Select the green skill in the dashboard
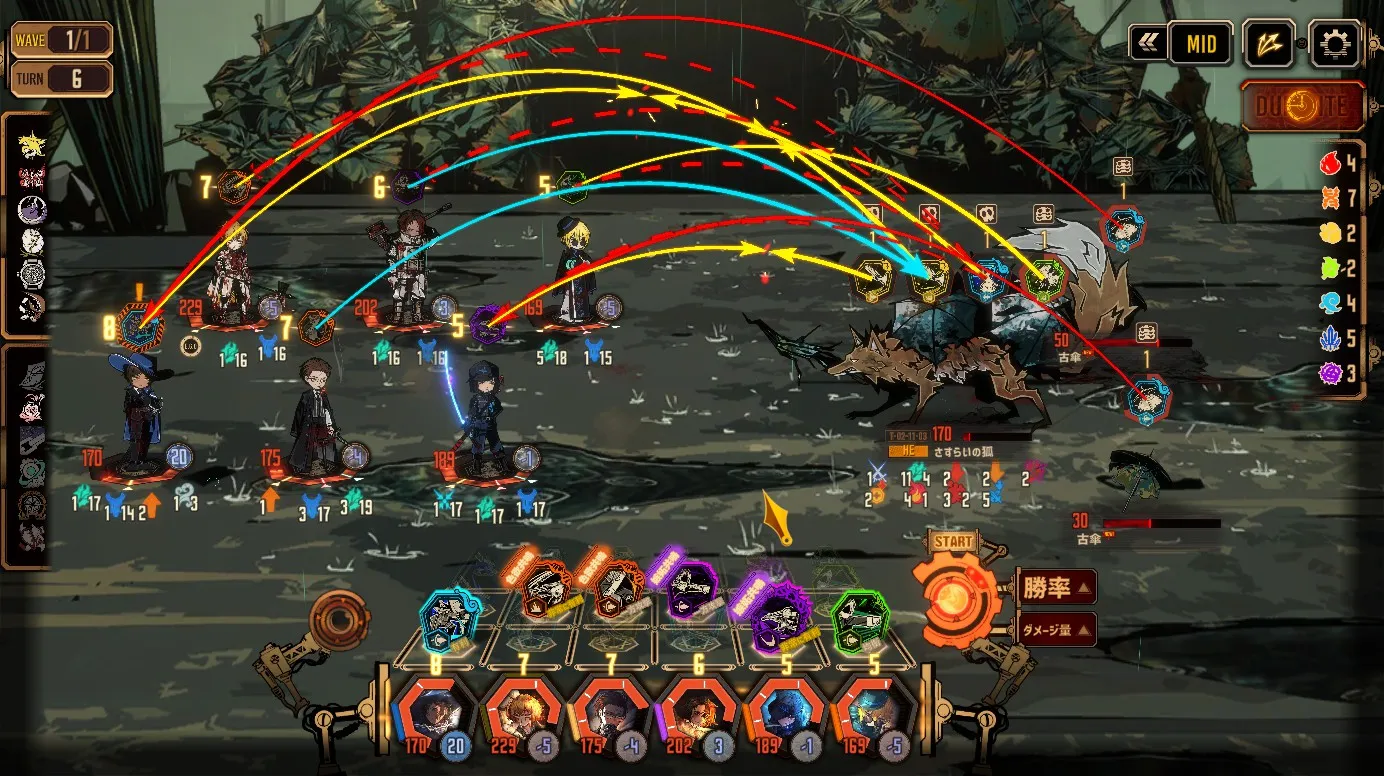This screenshot has width=1384, height=776. point(859,617)
